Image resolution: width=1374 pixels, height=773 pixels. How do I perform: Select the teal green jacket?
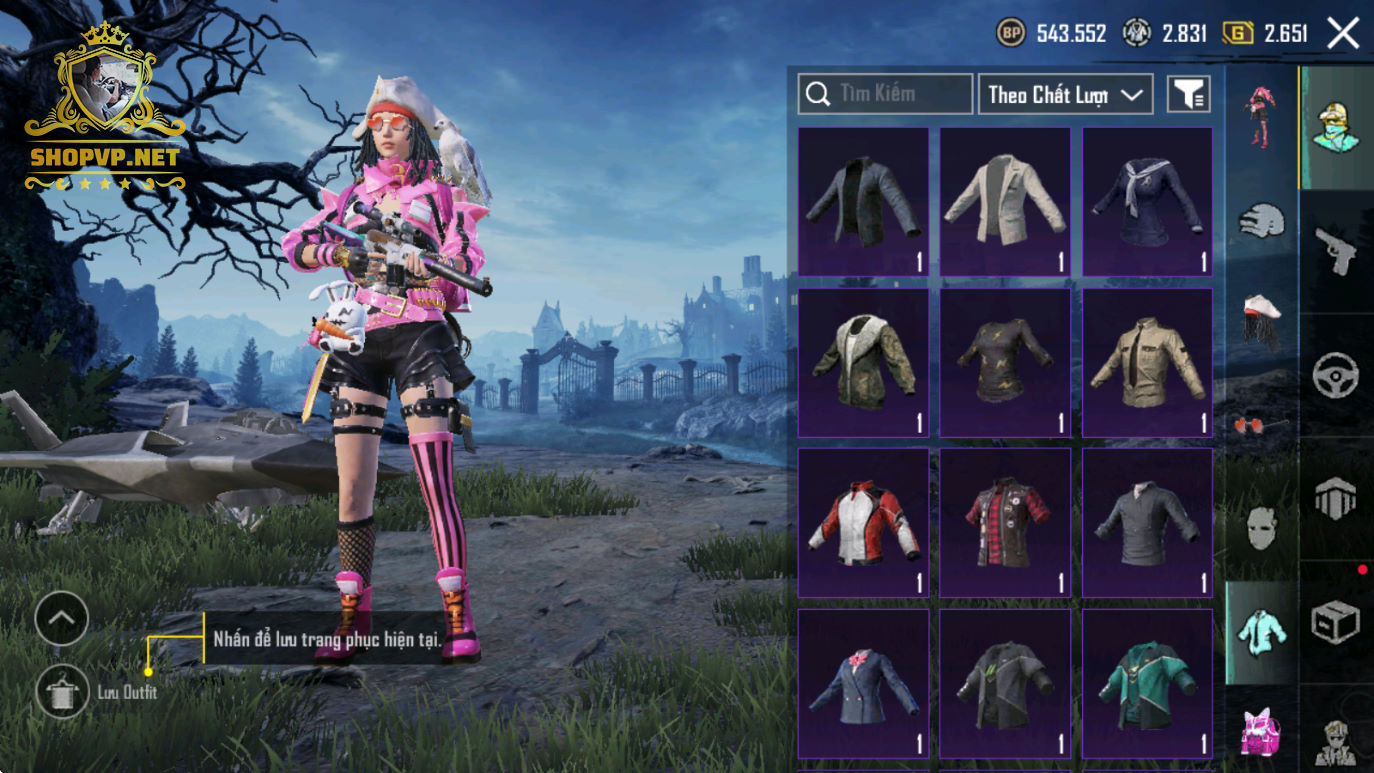tap(1147, 684)
